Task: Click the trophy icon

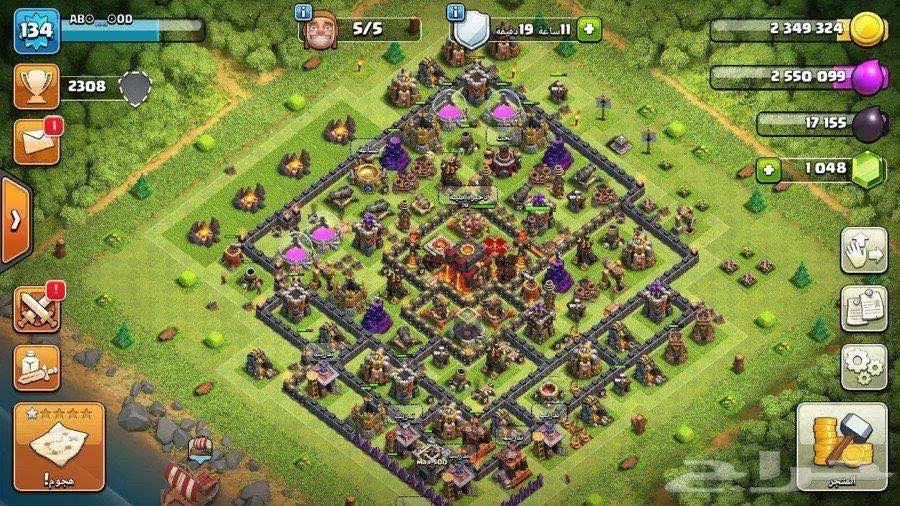Action: click(35, 86)
